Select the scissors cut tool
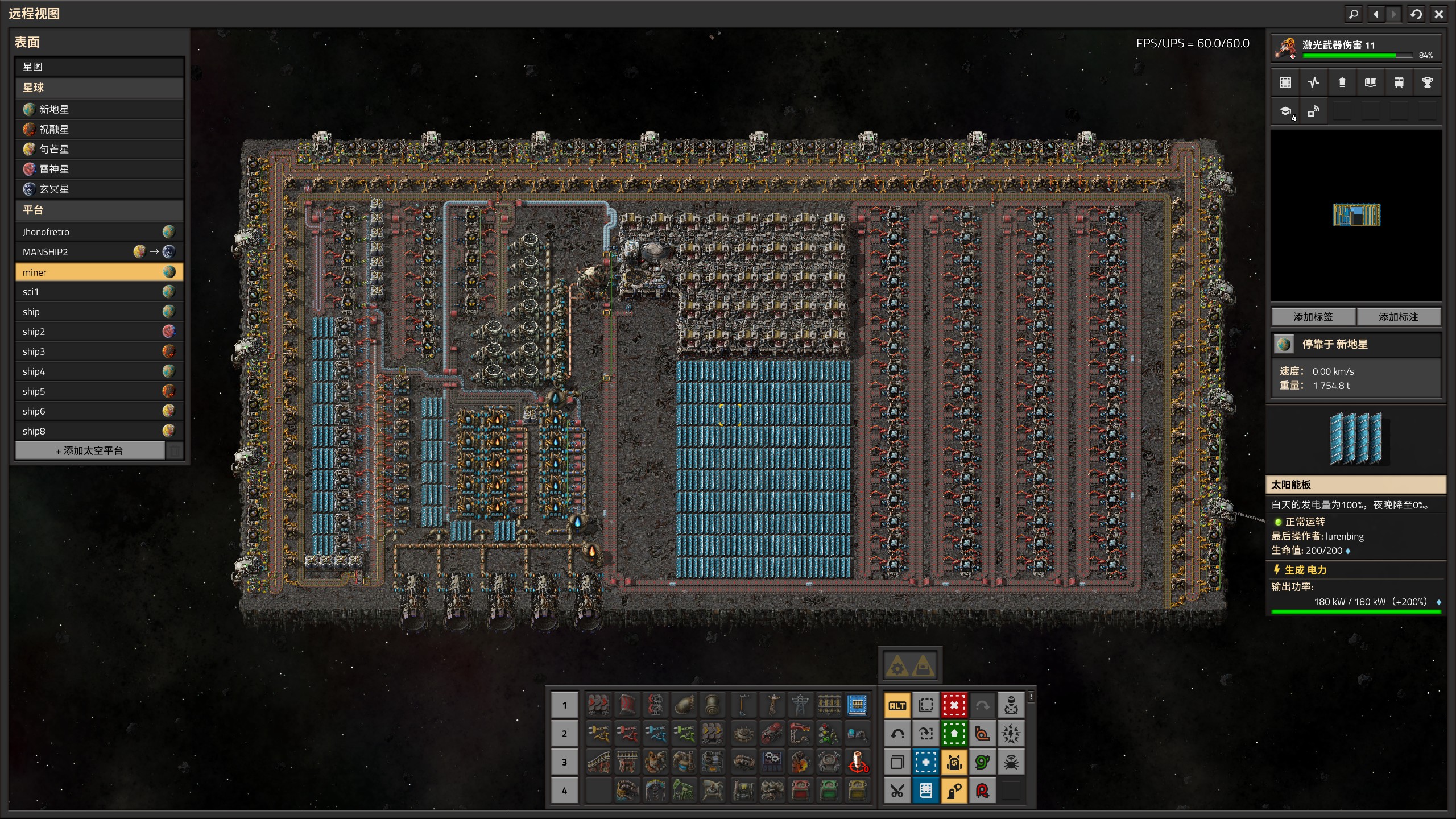This screenshot has width=1456, height=819. tap(897, 791)
